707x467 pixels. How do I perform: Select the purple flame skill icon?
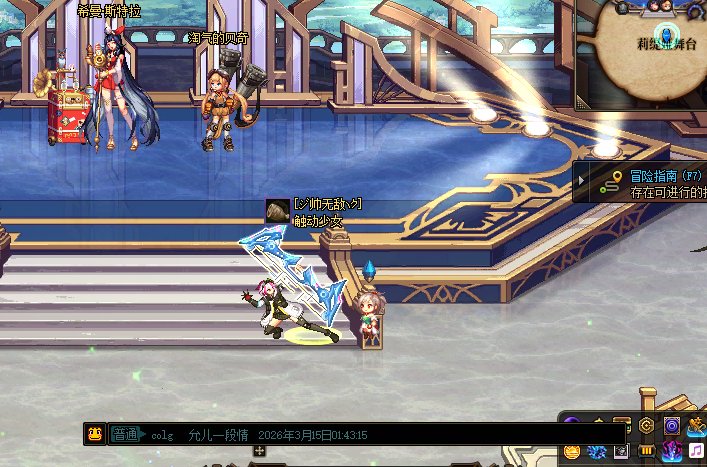point(670,452)
